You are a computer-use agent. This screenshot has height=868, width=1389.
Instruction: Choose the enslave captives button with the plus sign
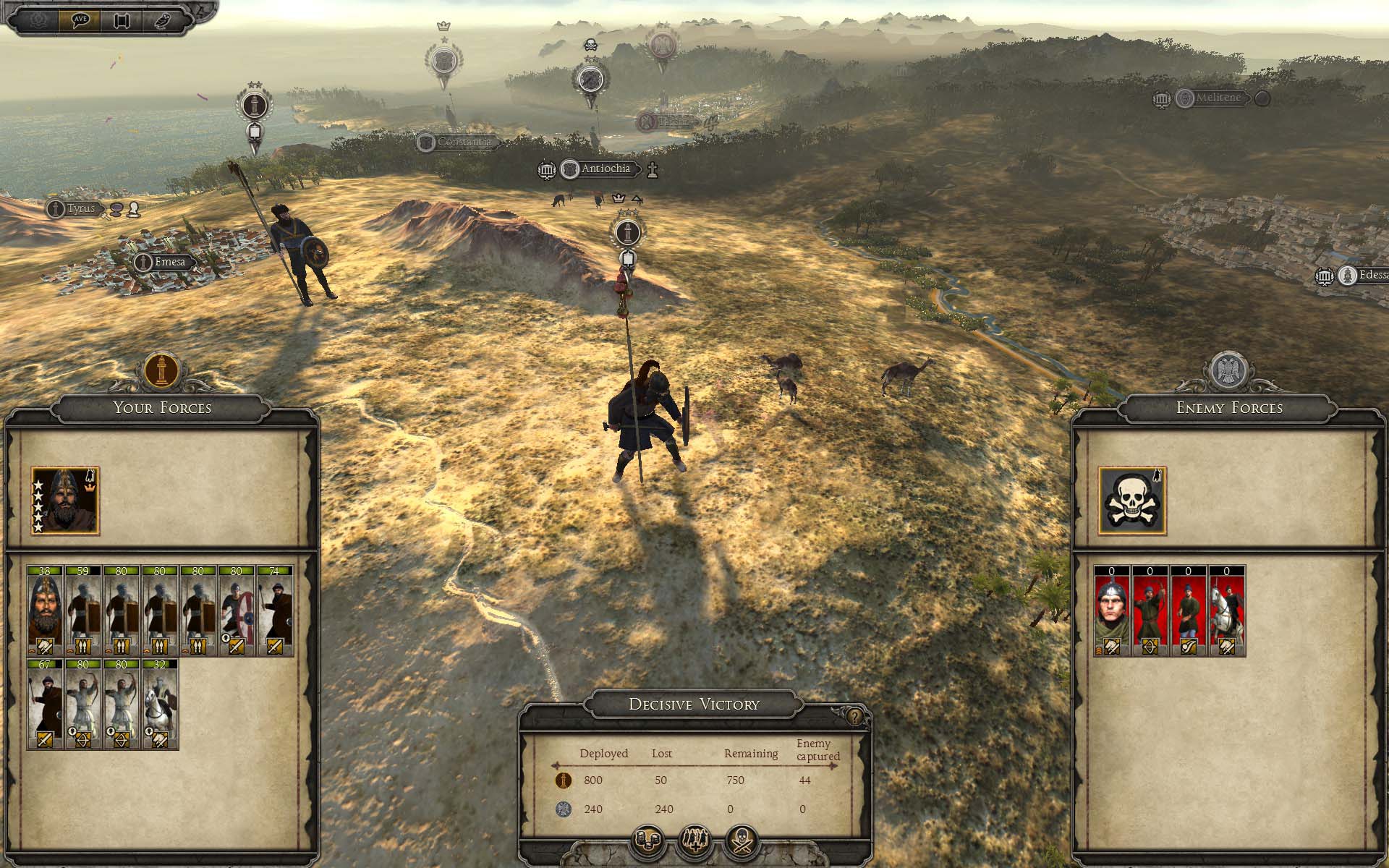[694, 841]
